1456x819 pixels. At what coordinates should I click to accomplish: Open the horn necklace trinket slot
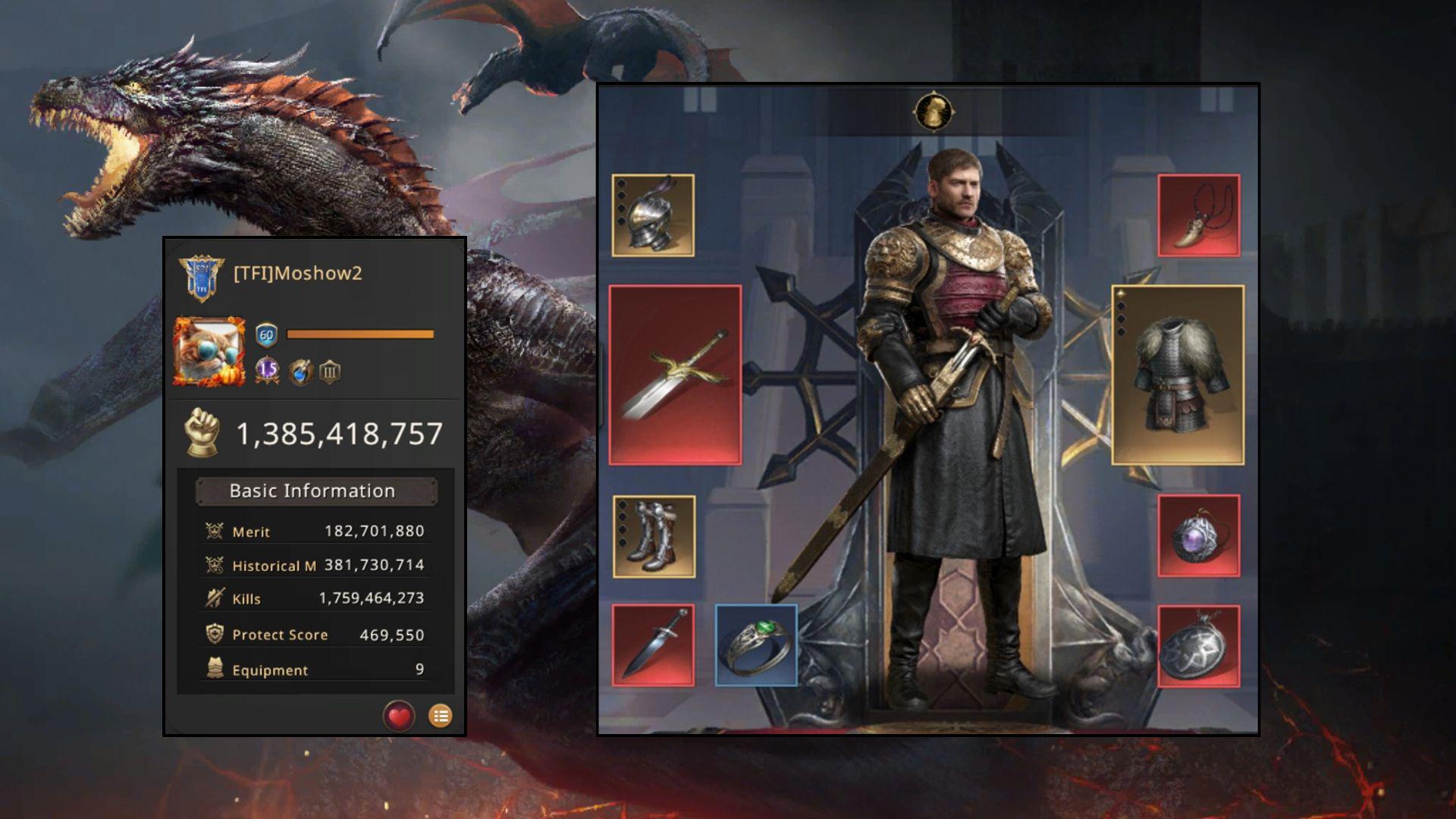click(1198, 215)
